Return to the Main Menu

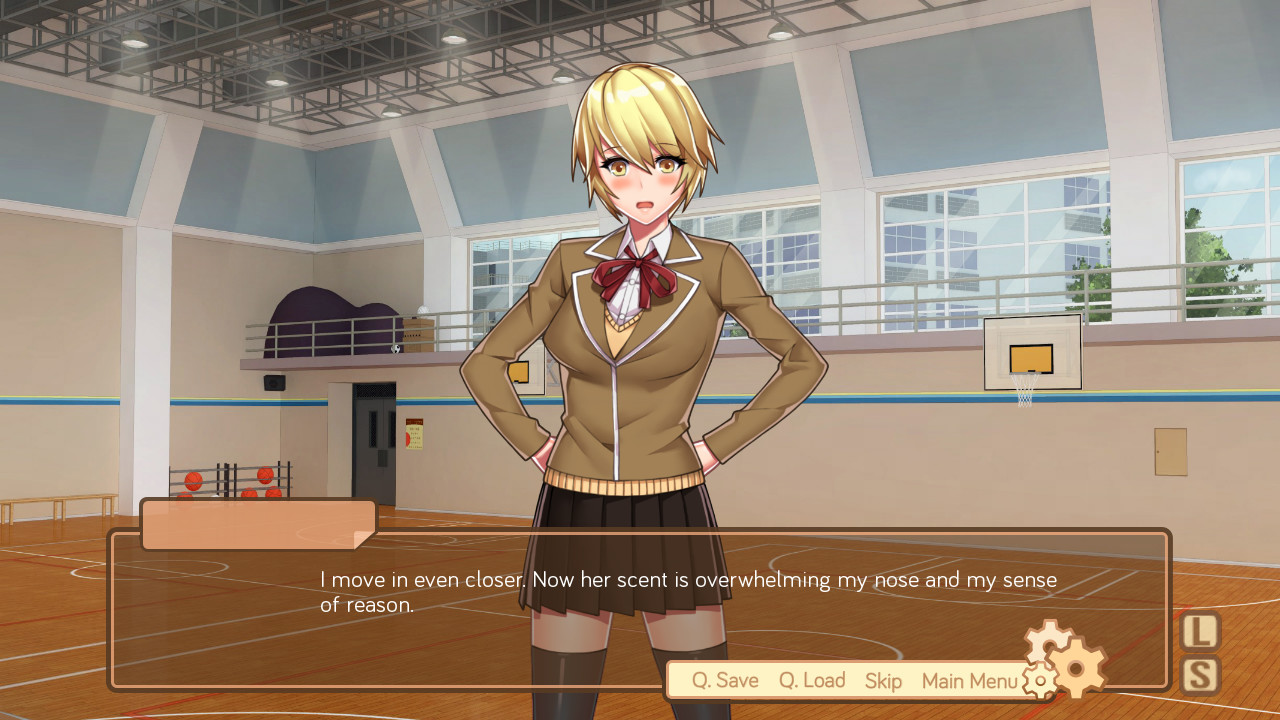(968, 680)
